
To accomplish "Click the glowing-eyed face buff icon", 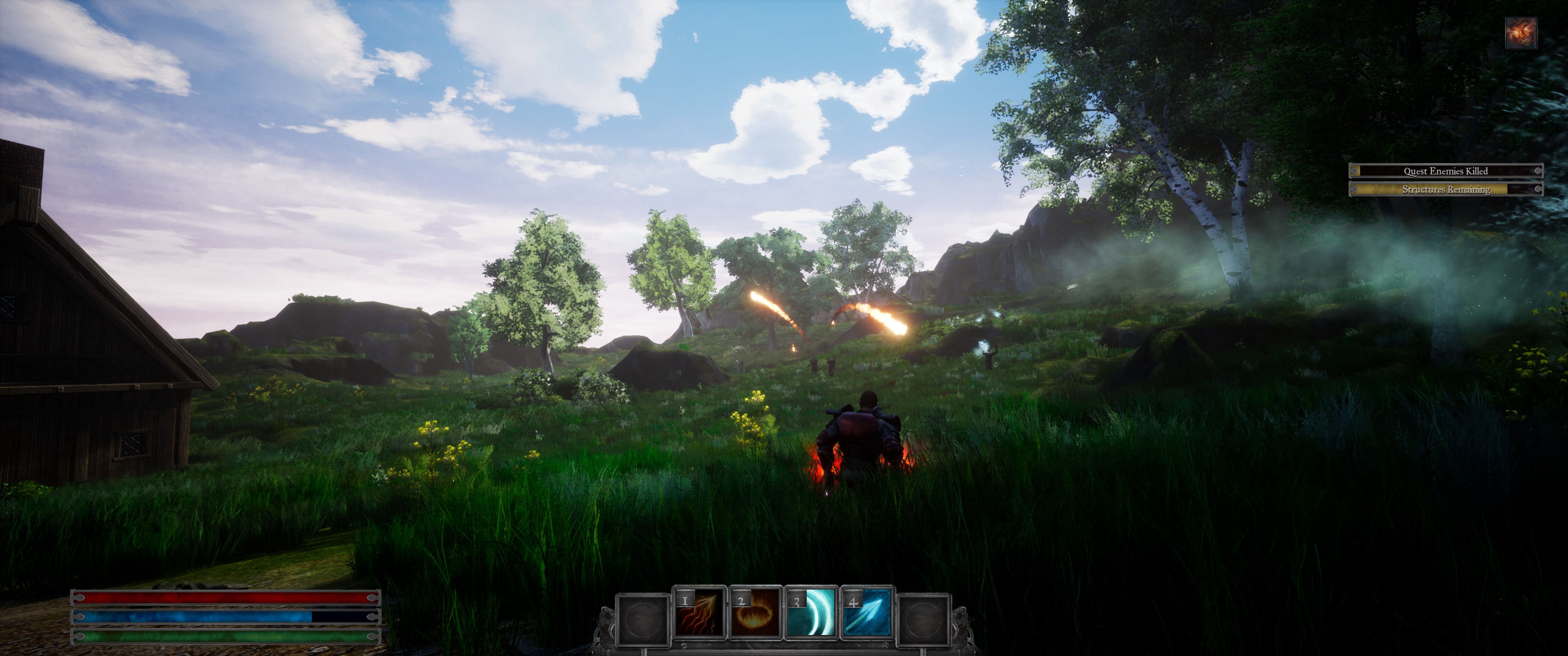I will pyautogui.click(x=1521, y=33).
